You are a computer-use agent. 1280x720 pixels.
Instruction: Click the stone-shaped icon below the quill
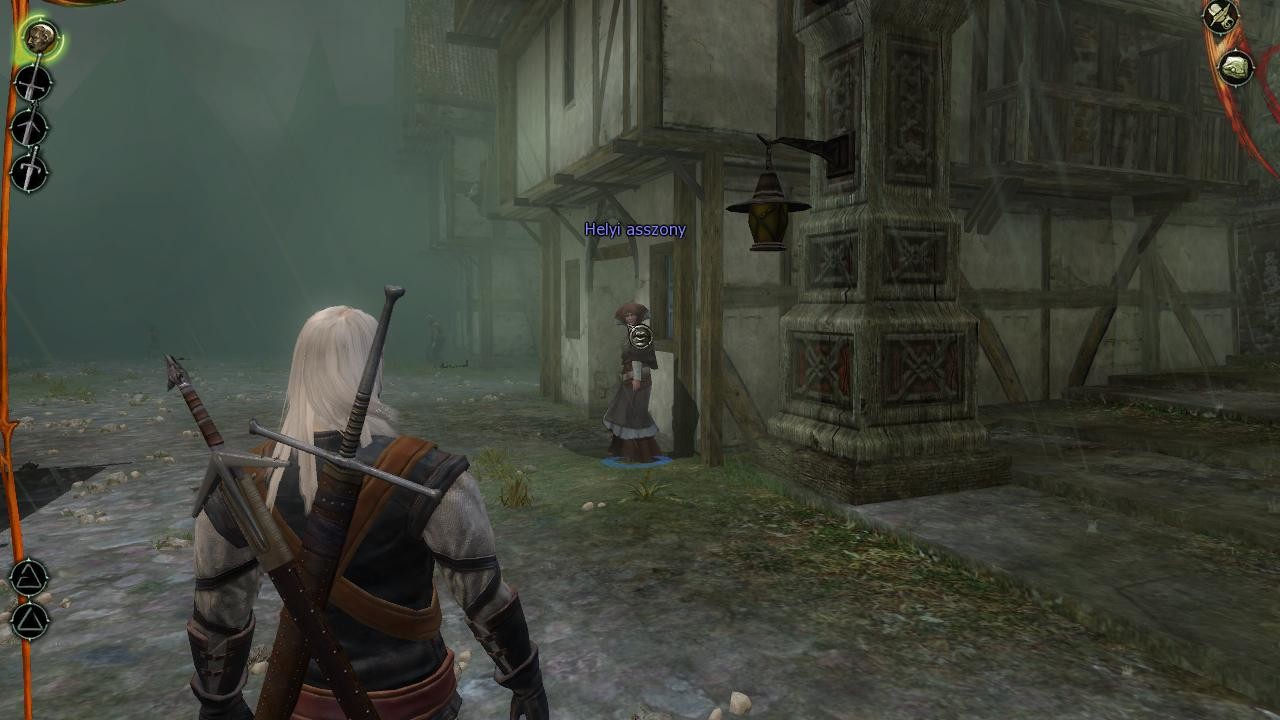pos(1237,68)
